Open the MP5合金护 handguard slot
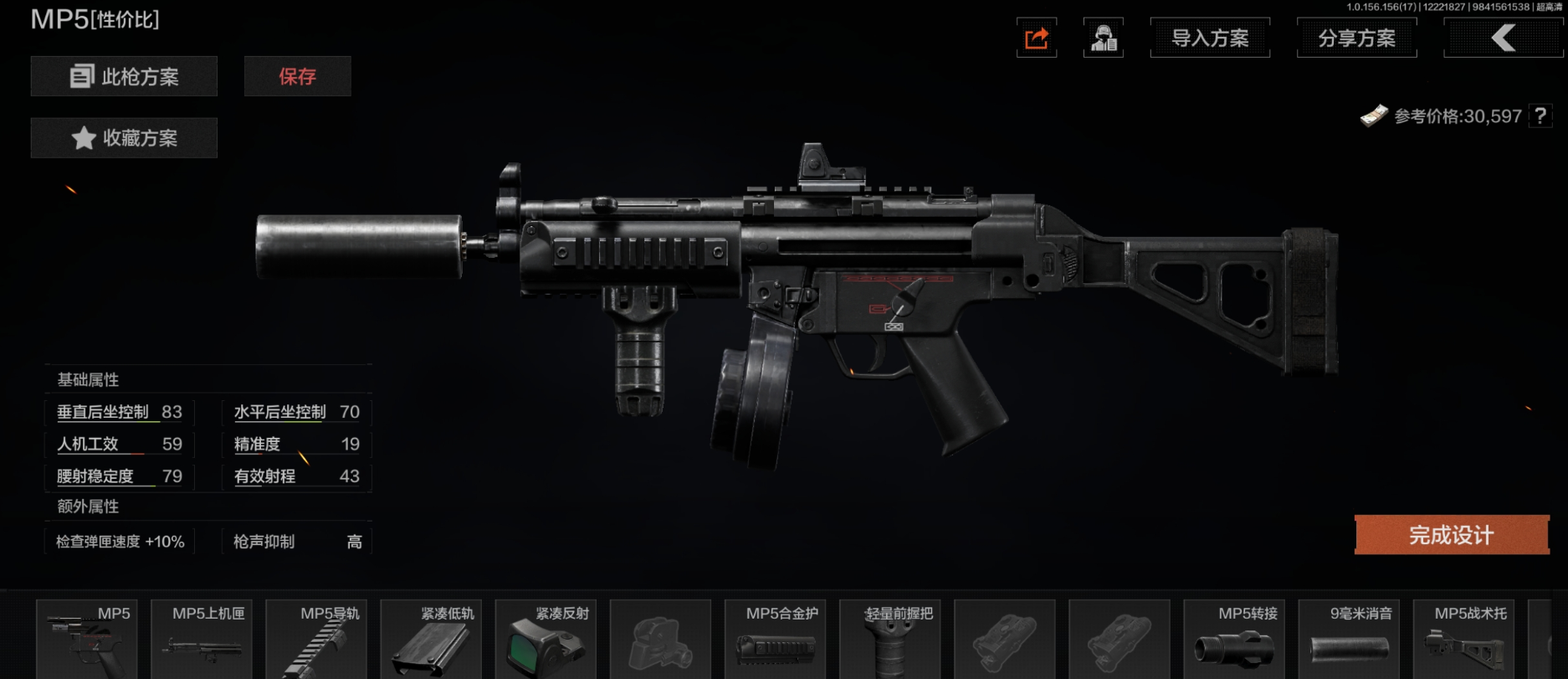This screenshot has width=1568, height=679. (776, 640)
